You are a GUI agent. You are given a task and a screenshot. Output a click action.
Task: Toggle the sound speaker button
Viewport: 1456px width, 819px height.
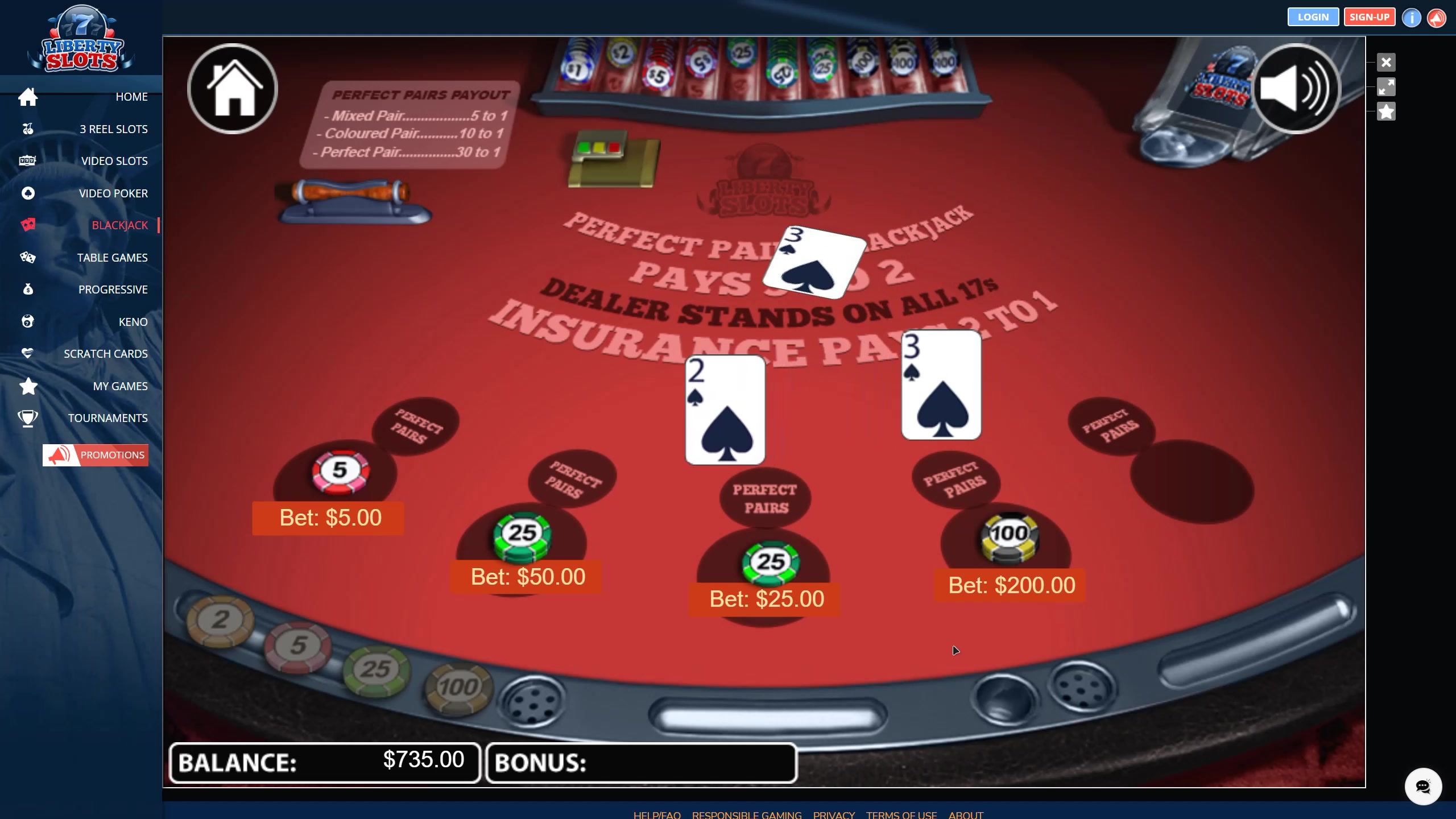coord(1295,89)
